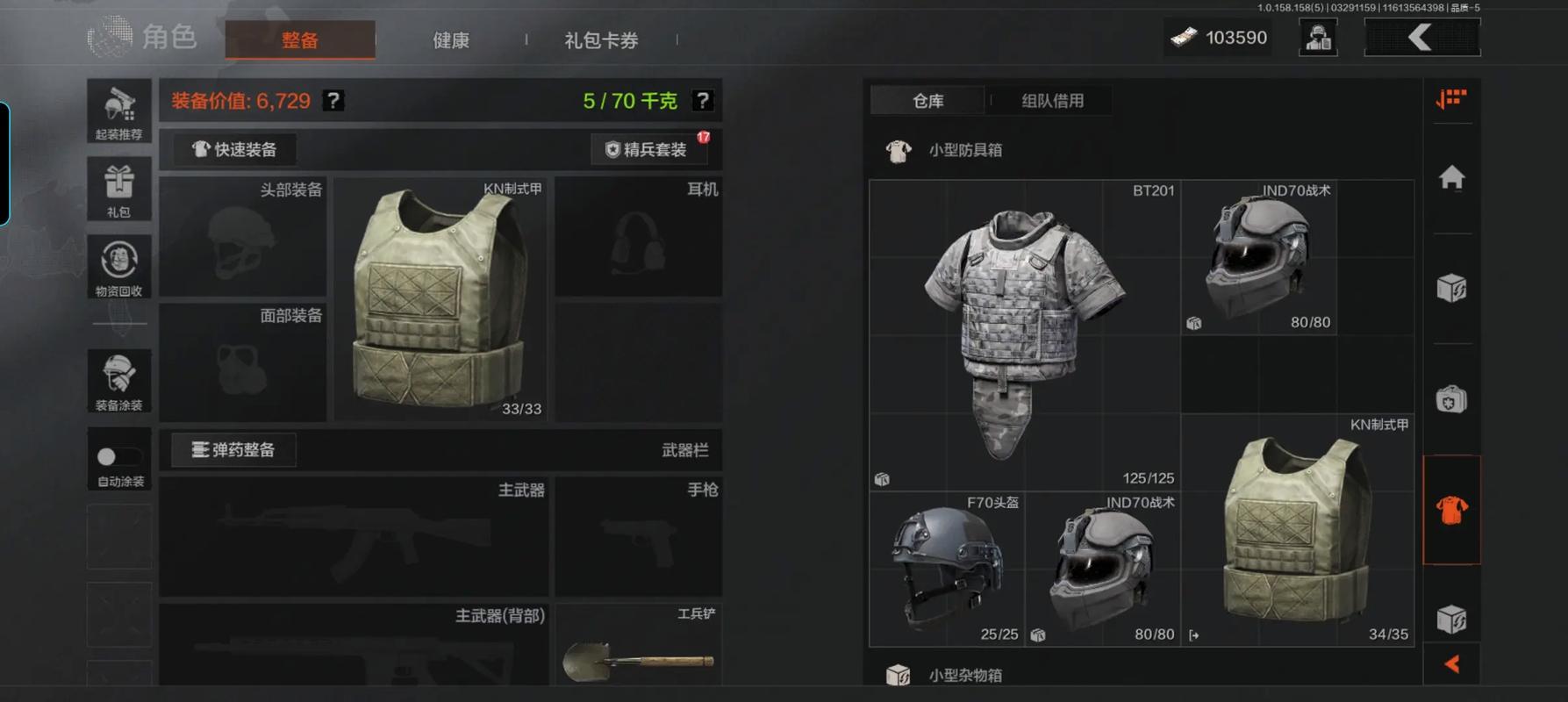Screen dimensions: 1568x702
Task: Expand the 小型杂物箱 miscellaneous box
Action: point(965,674)
